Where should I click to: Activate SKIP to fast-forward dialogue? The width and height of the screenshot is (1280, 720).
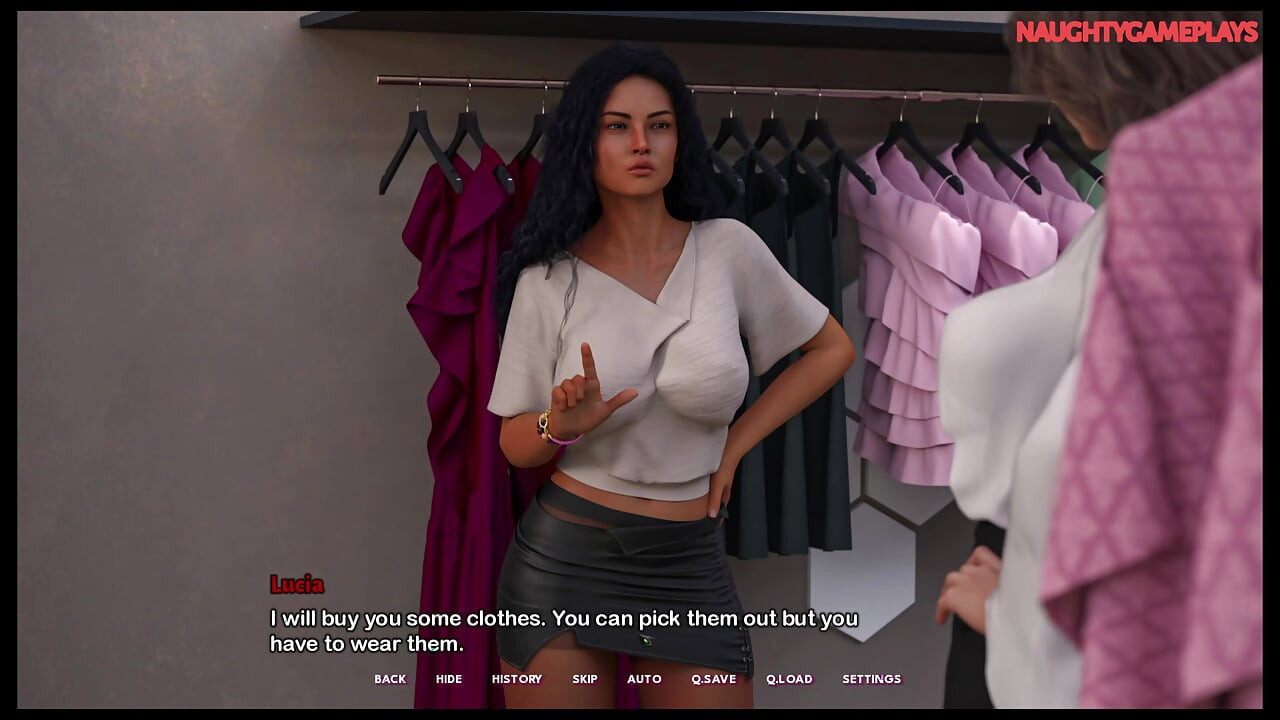585,679
